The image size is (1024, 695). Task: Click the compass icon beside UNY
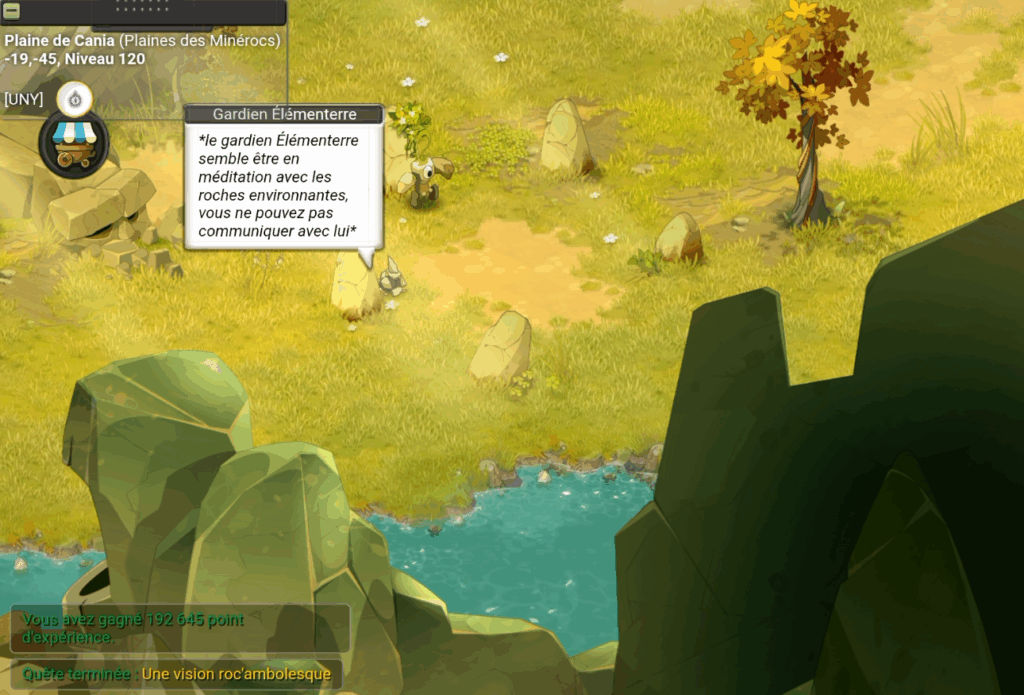tap(74, 98)
